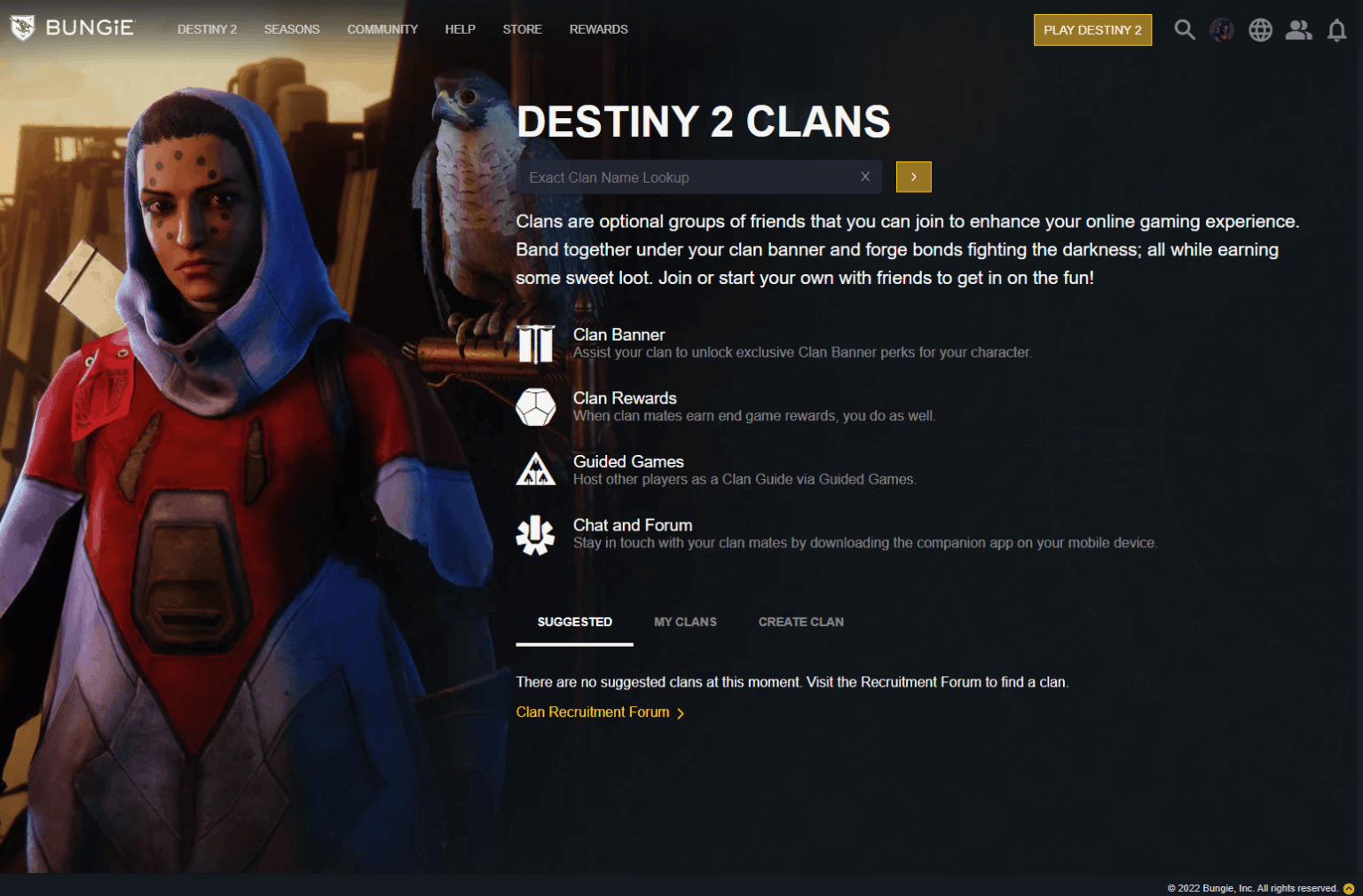
Task: Open the CREATE CLAN tab
Action: click(x=800, y=622)
